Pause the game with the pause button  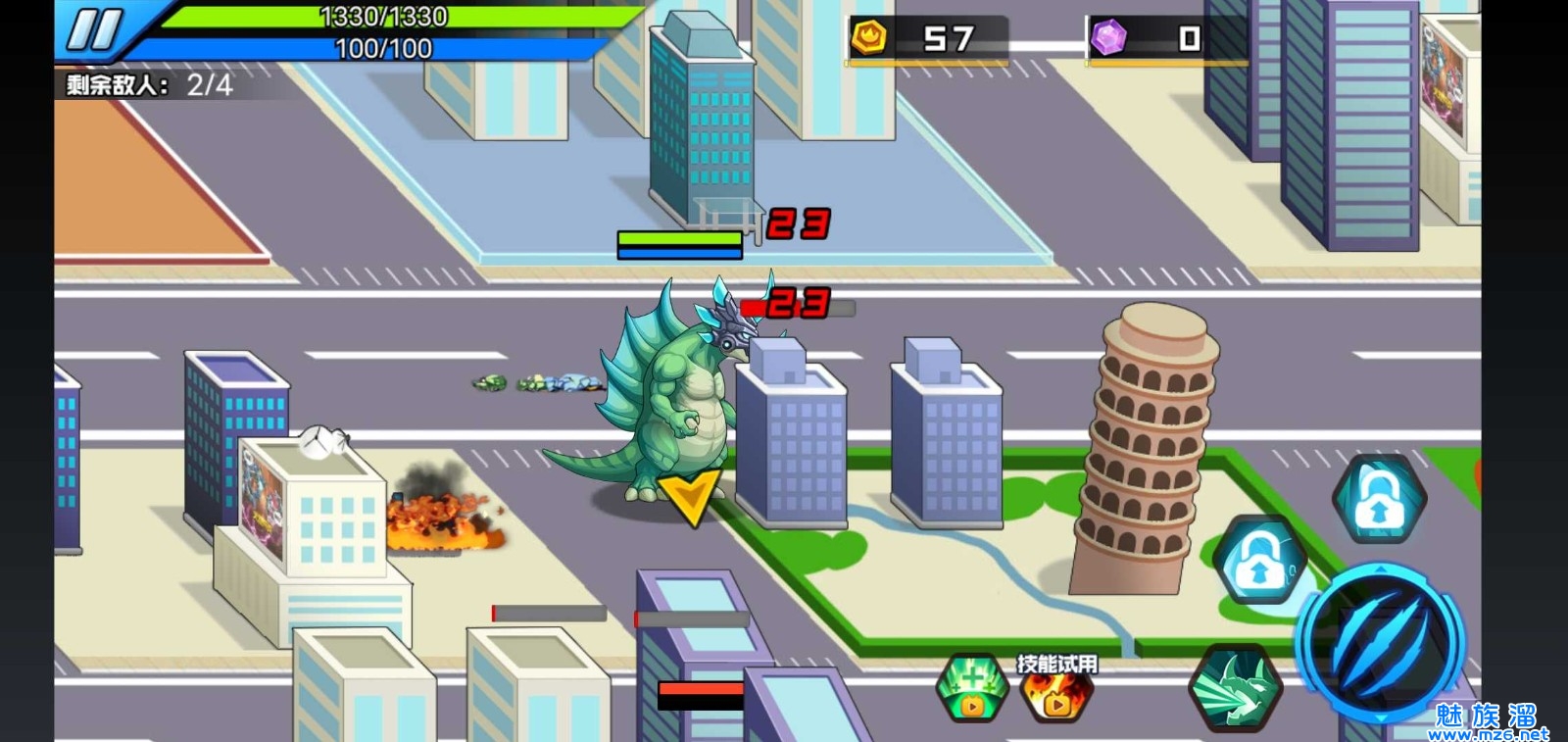point(95,30)
